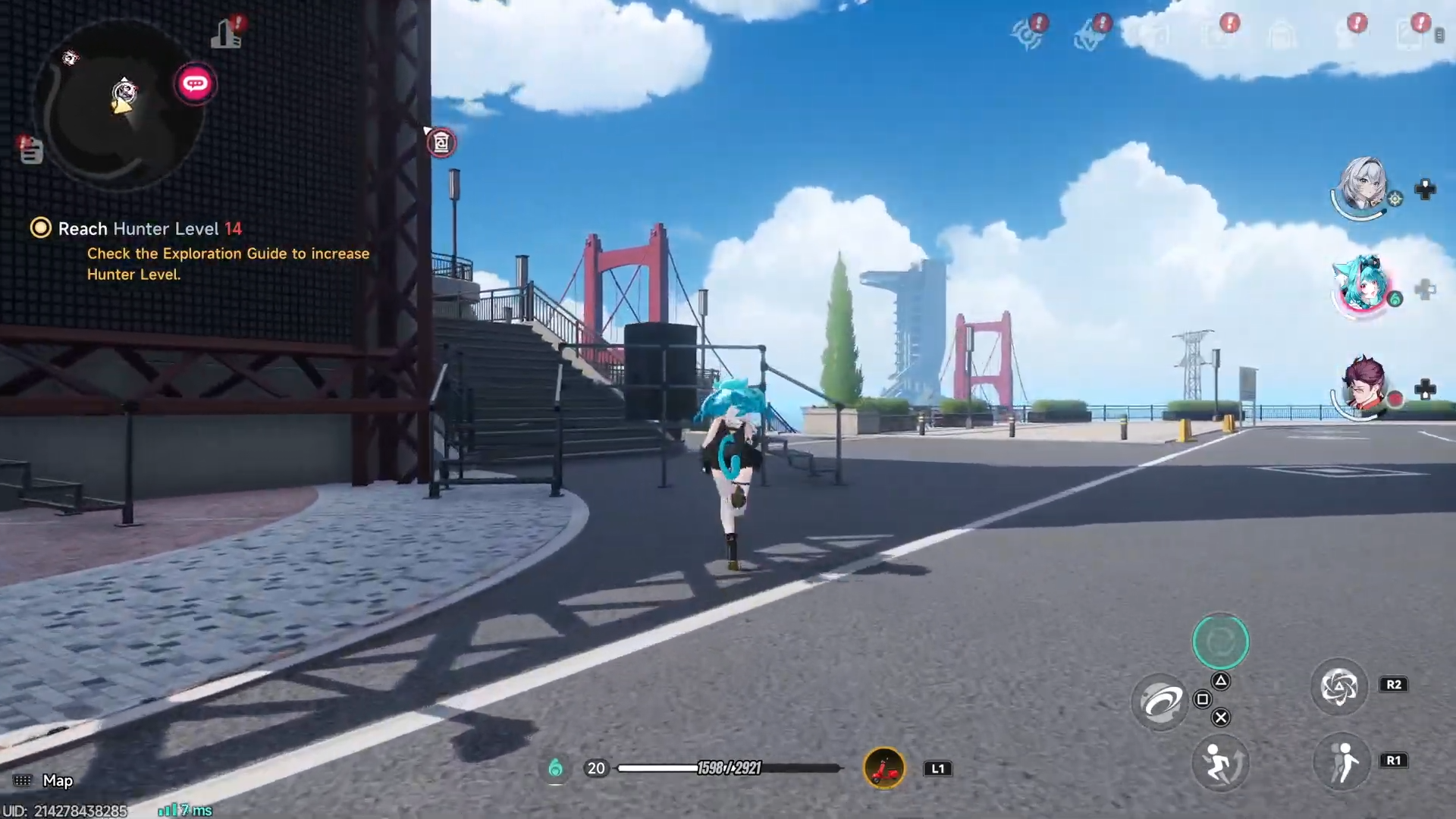Tap the teal flame icon beside level 20
The width and height of the screenshot is (1456, 819).
tap(556, 768)
